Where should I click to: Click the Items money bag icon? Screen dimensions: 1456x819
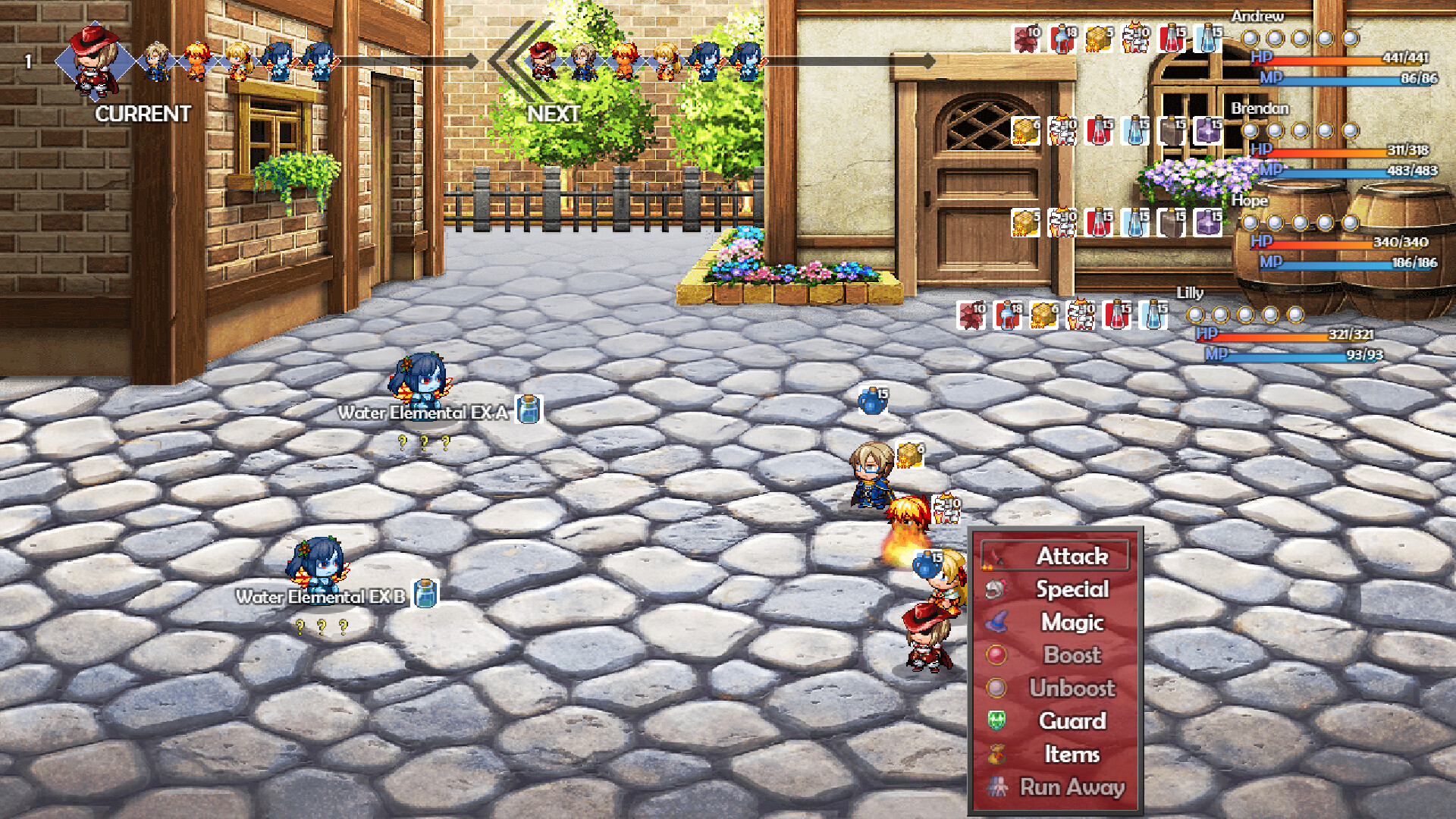[x=997, y=752]
